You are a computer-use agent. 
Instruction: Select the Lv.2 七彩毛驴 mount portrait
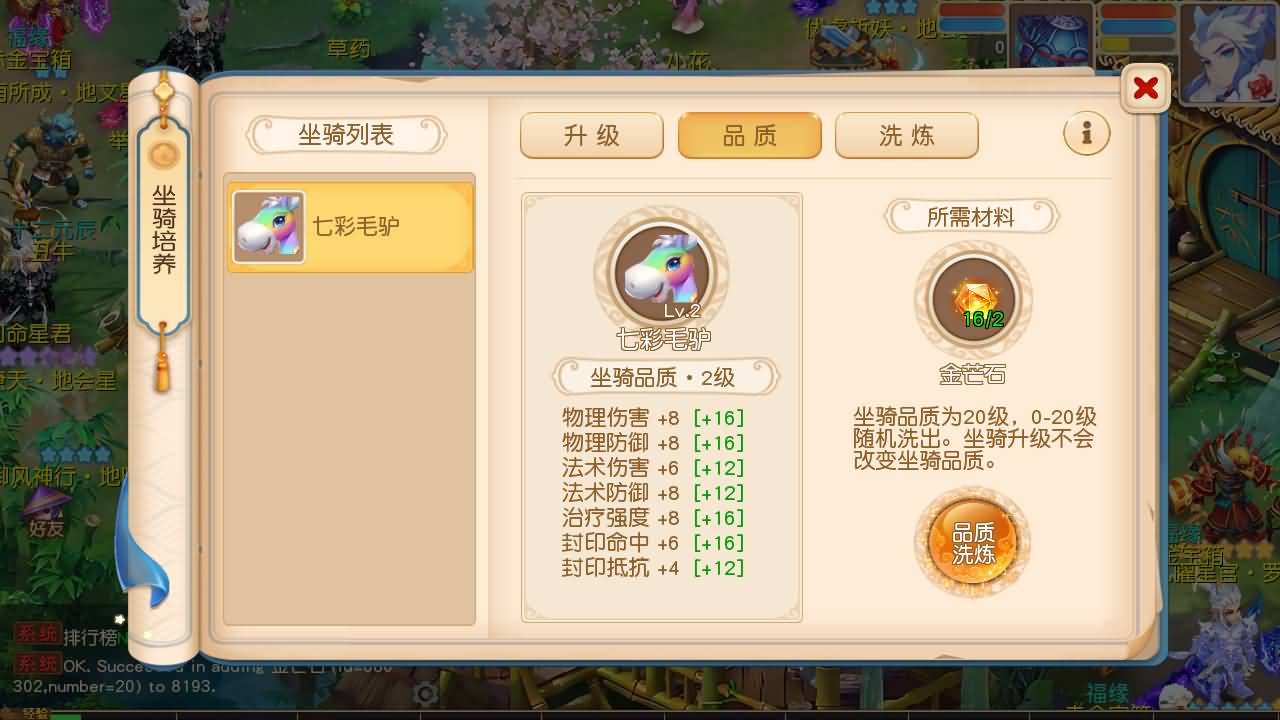pos(662,268)
